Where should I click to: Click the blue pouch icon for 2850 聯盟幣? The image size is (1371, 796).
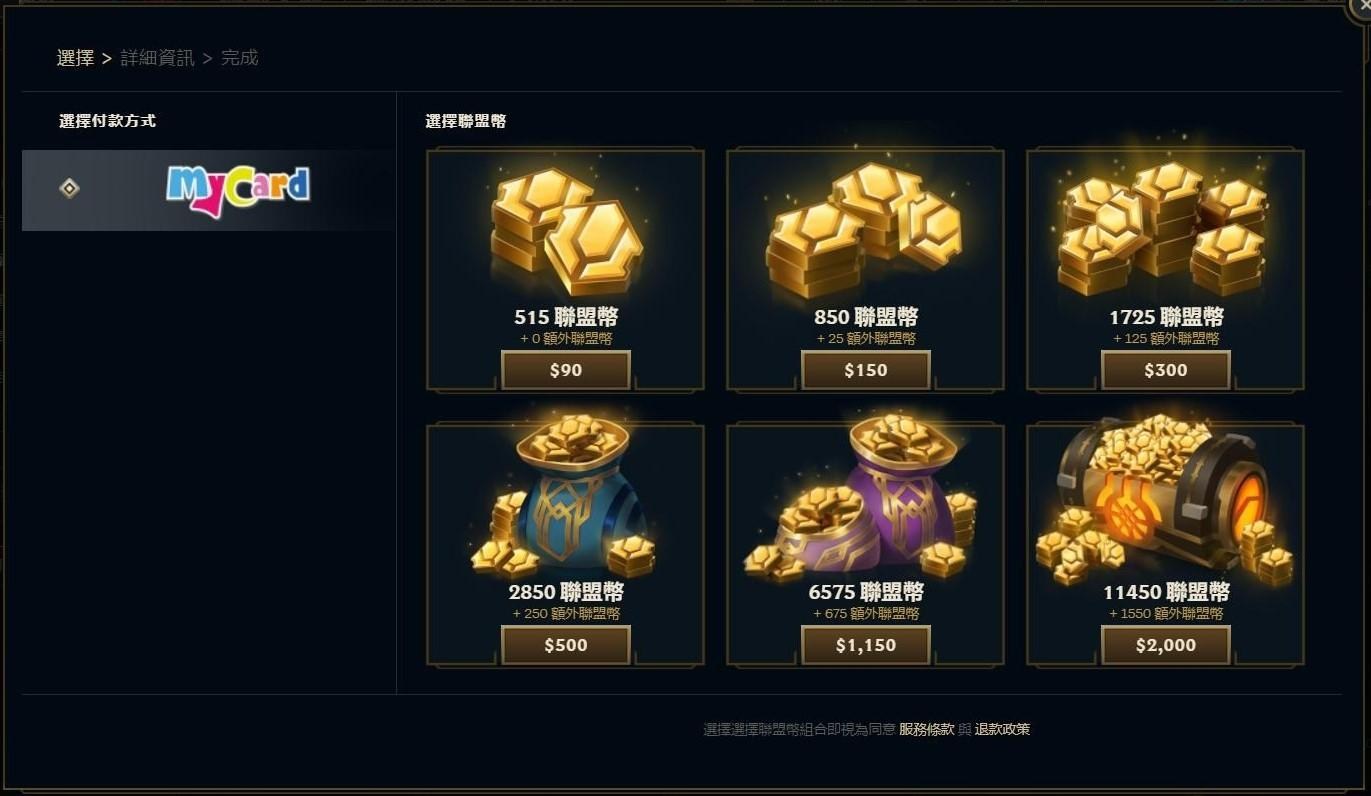pos(565,505)
